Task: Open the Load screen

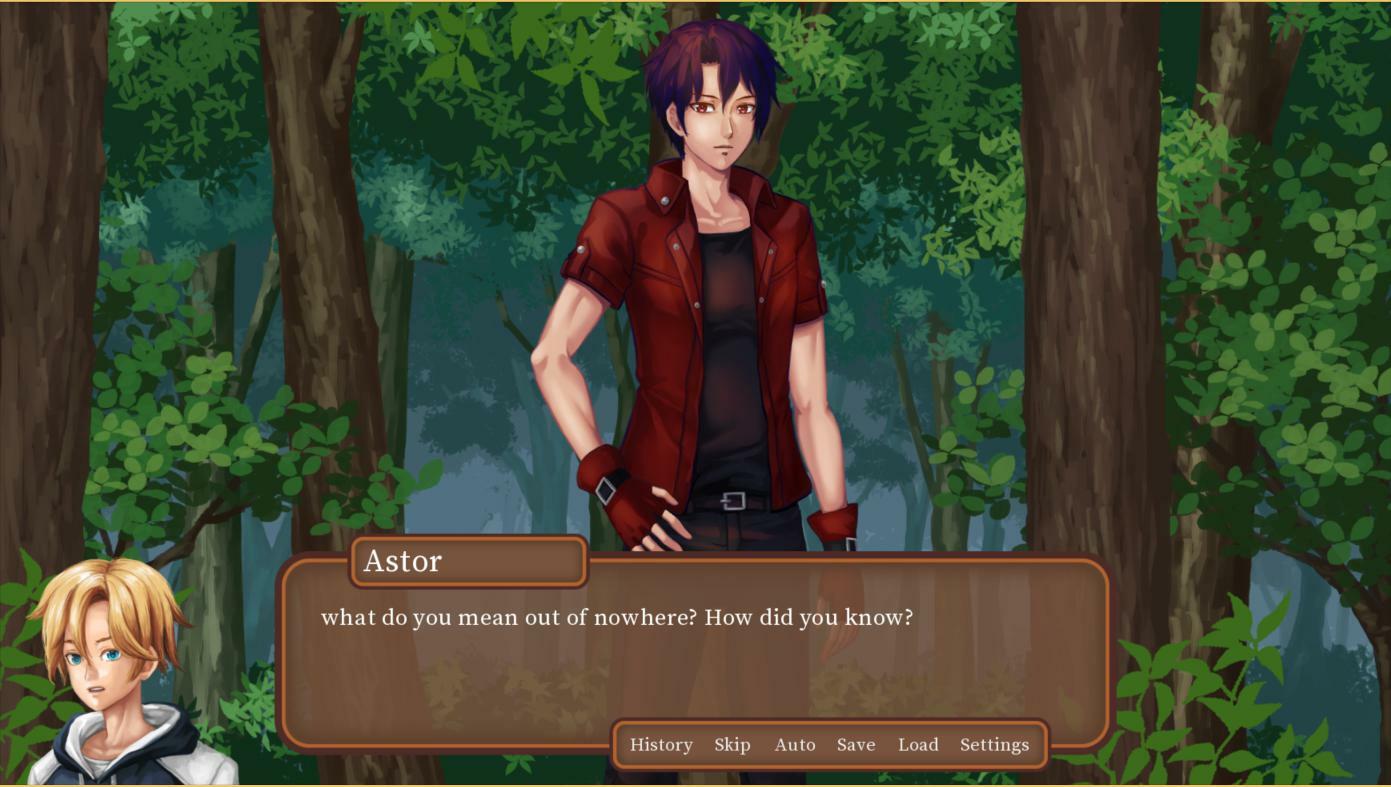Action: tap(917, 744)
